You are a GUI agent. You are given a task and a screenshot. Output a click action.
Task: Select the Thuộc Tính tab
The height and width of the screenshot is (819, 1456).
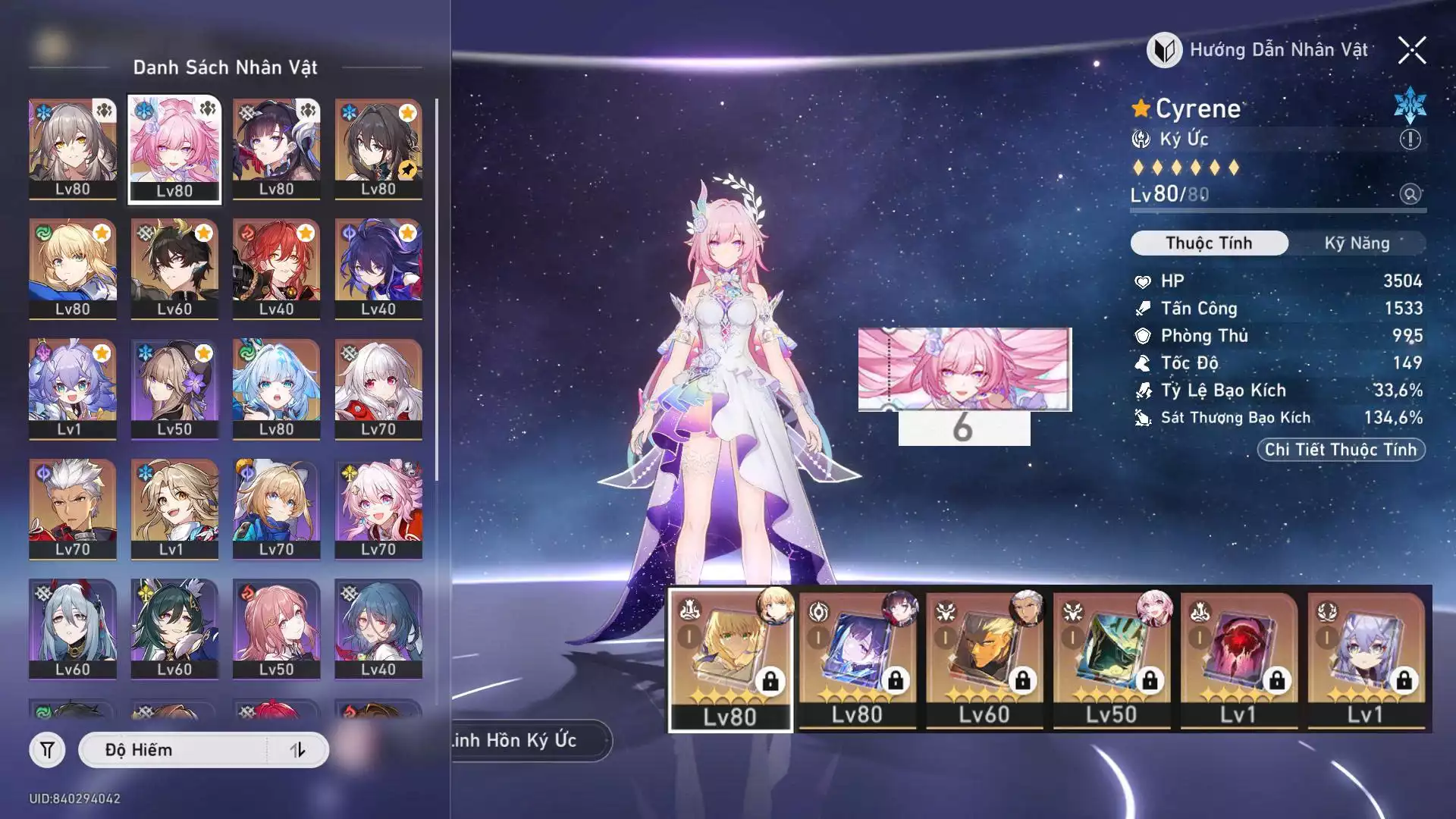(x=1209, y=243)
